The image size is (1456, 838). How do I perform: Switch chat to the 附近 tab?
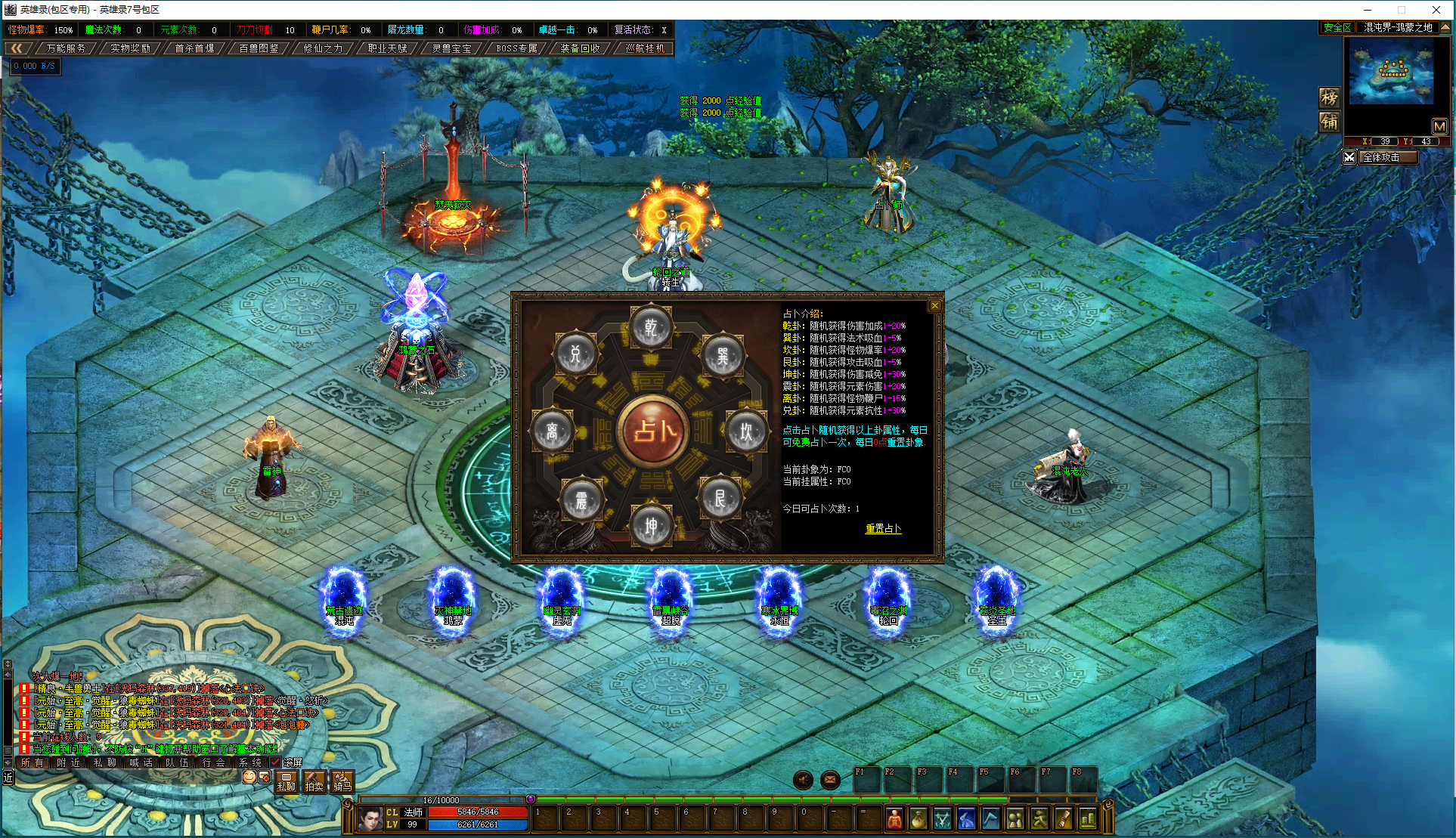click(69, 762)
